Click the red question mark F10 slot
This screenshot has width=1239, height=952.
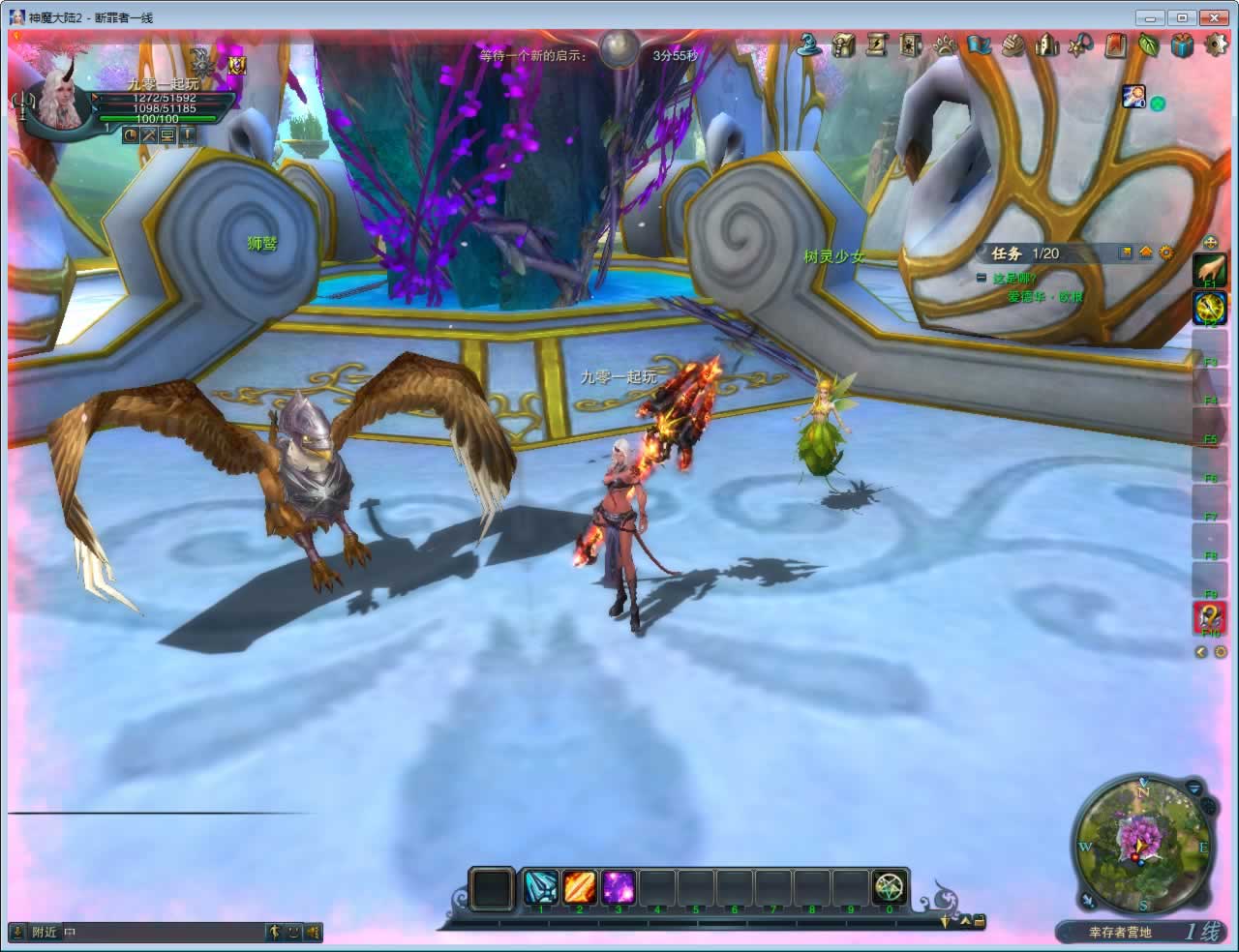[x=1209, y=617]
